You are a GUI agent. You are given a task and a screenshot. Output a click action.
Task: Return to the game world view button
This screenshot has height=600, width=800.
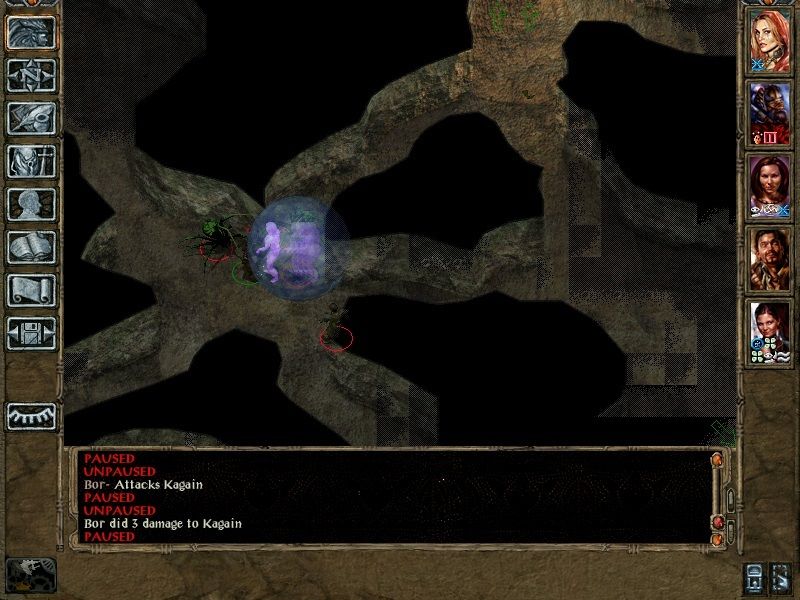(x=31, y=32)
